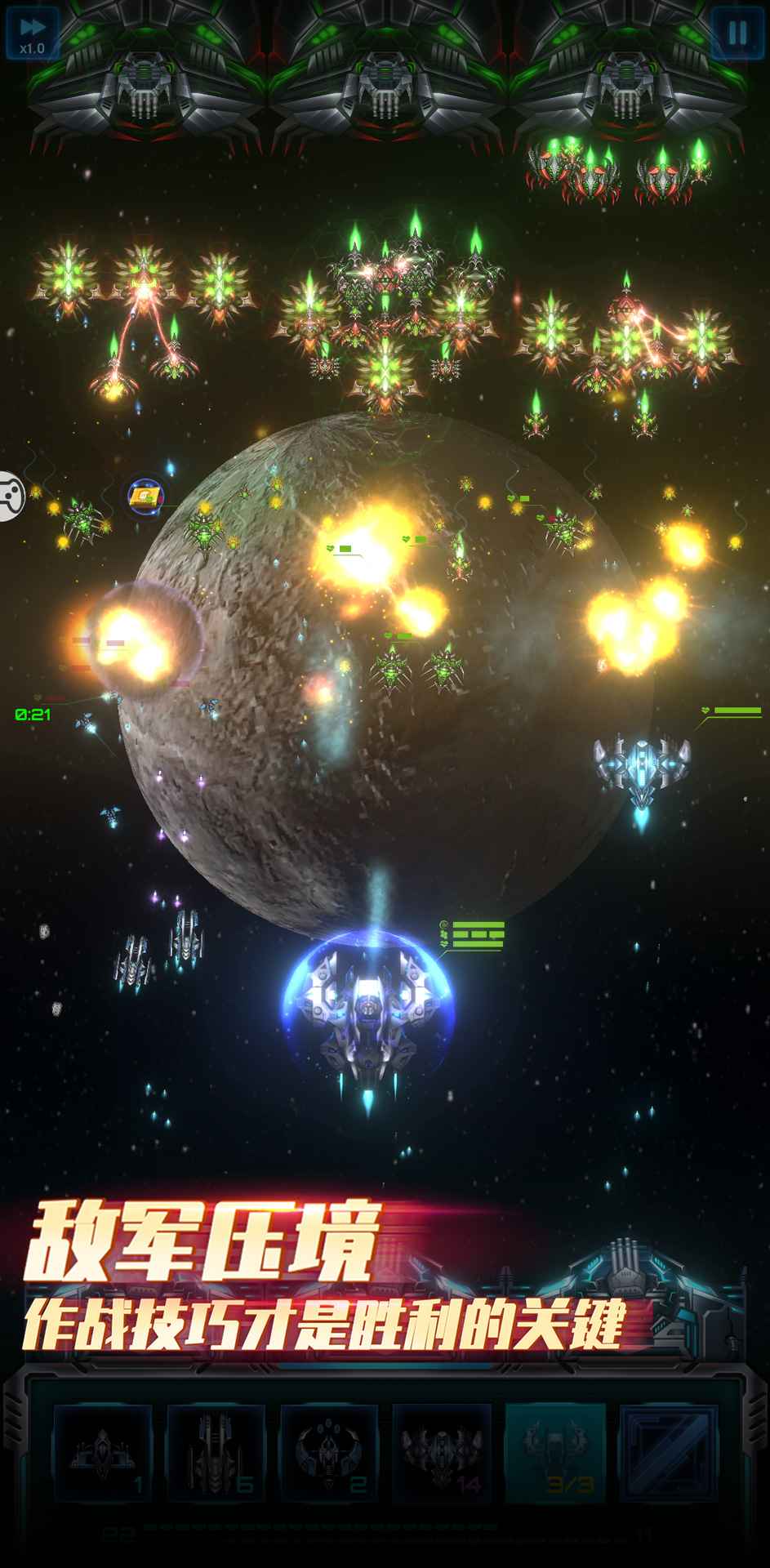Deploy the ship card numbered 1

104,1454
